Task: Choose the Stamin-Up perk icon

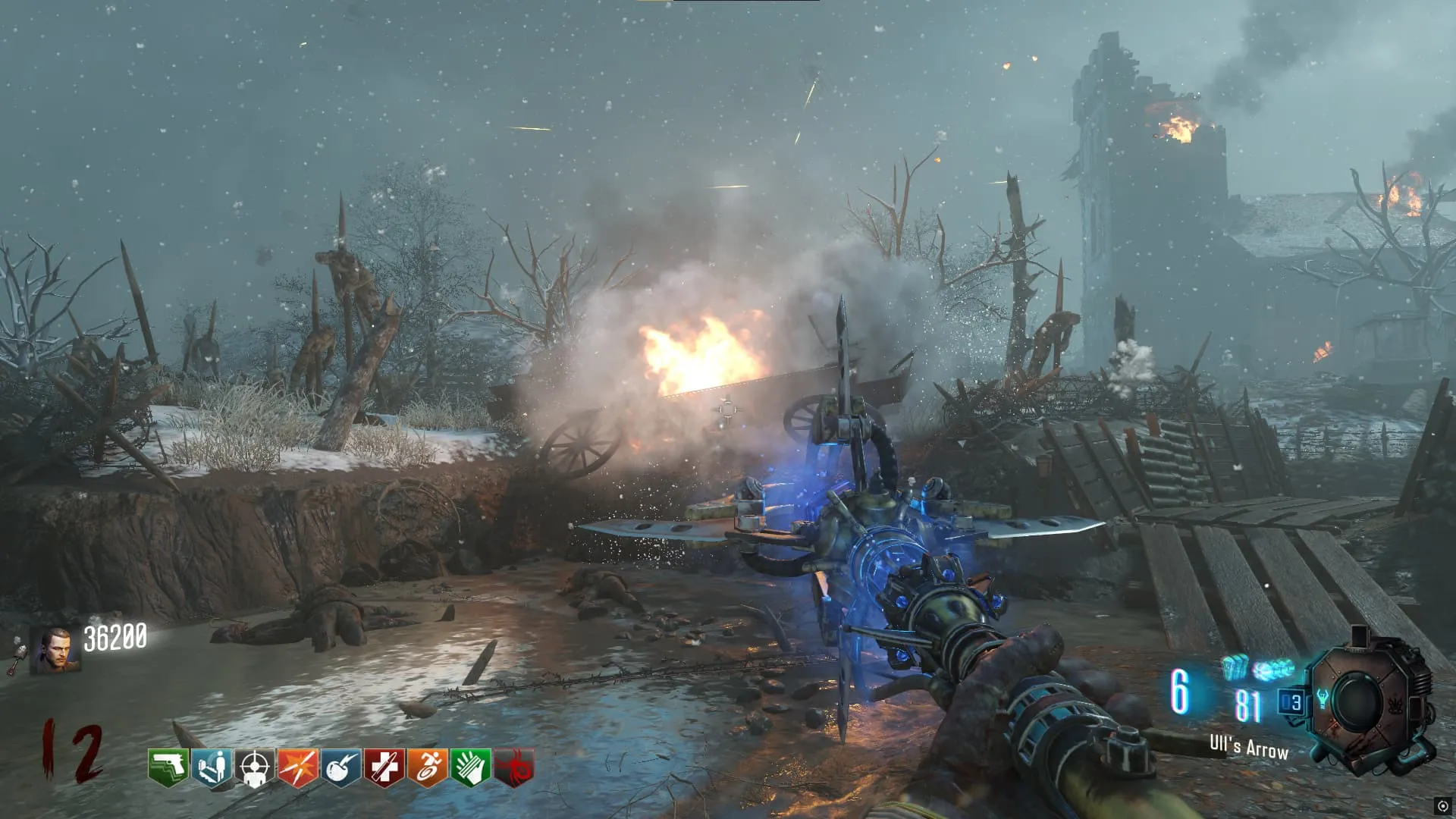Action: (x=427, y=768)
